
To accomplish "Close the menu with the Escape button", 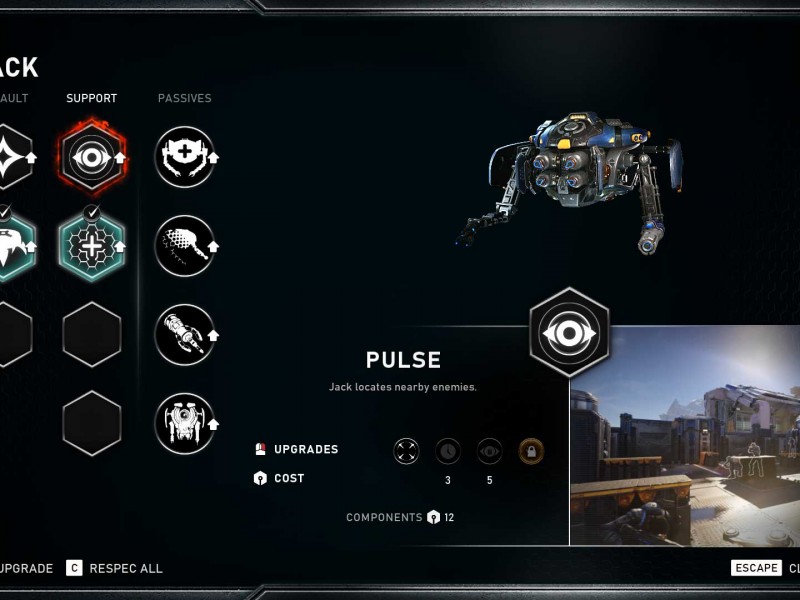I will tap(756, 568).
